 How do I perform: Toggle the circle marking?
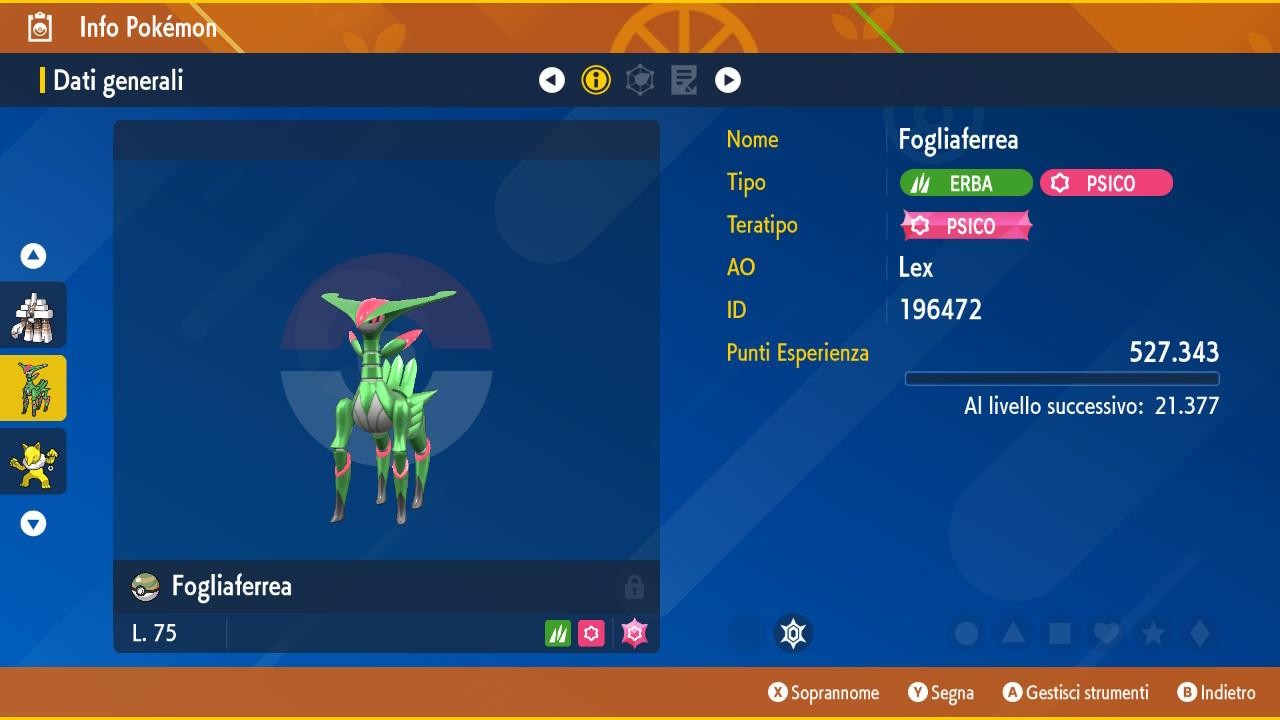tap(966, 634)
